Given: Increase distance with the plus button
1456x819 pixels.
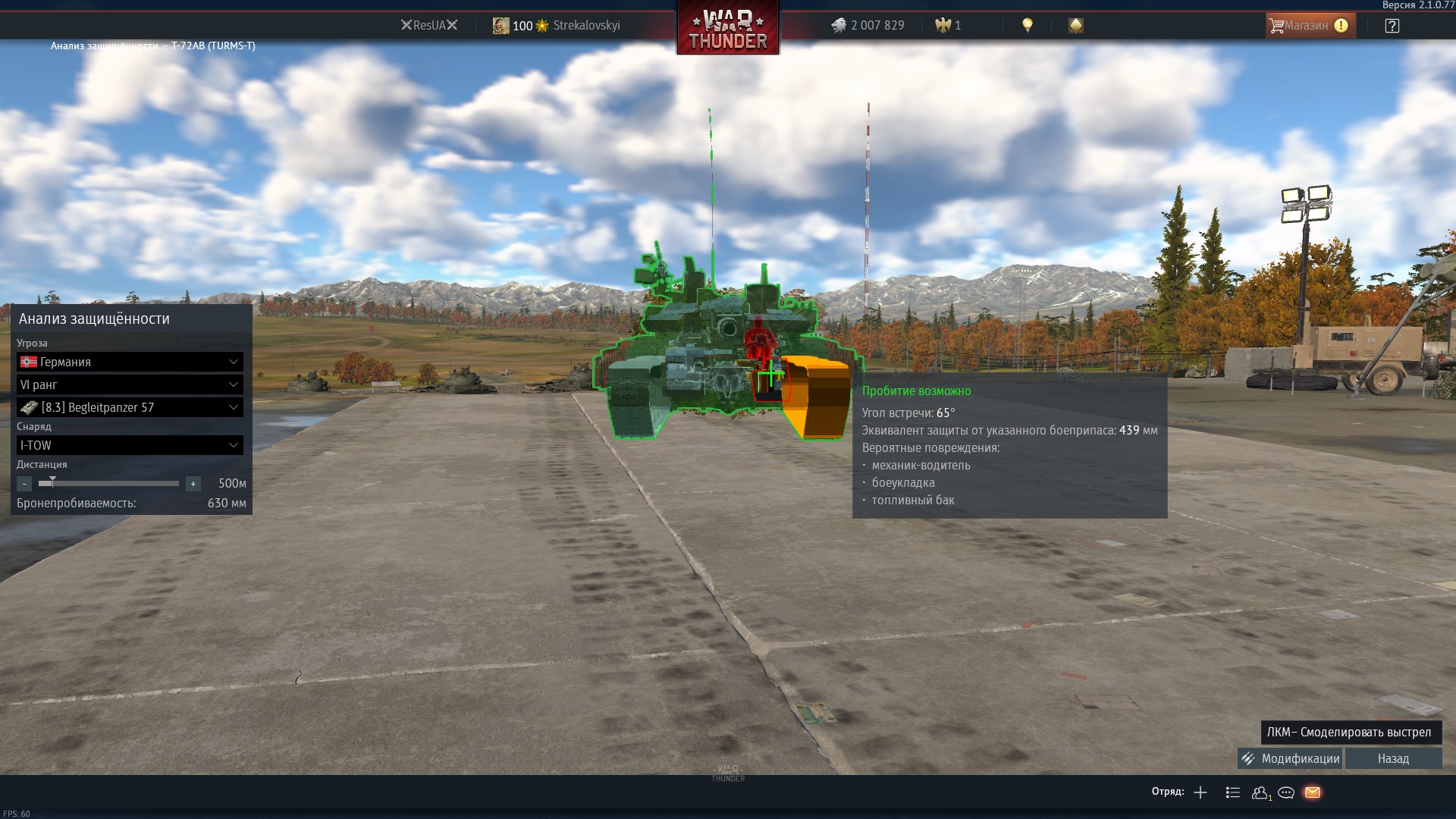Looking at the screenshot, I should click(193, 484).
